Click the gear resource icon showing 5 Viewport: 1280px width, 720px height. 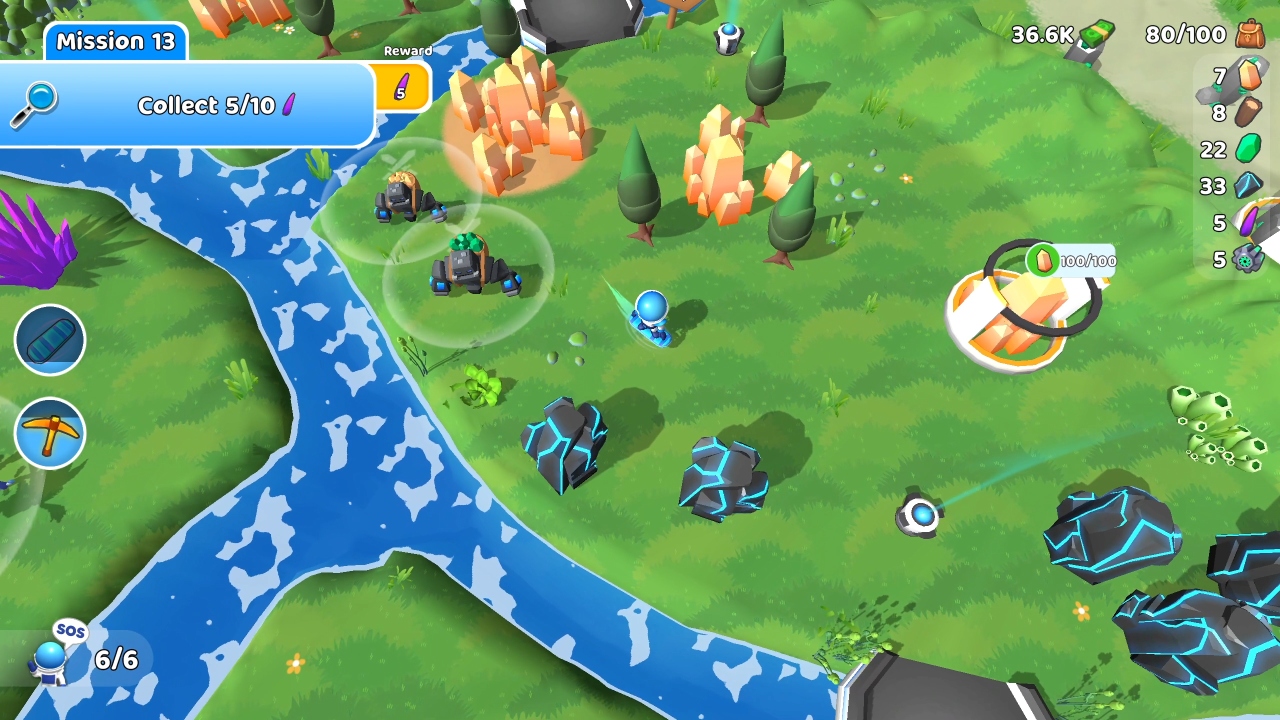point(1250,259)
